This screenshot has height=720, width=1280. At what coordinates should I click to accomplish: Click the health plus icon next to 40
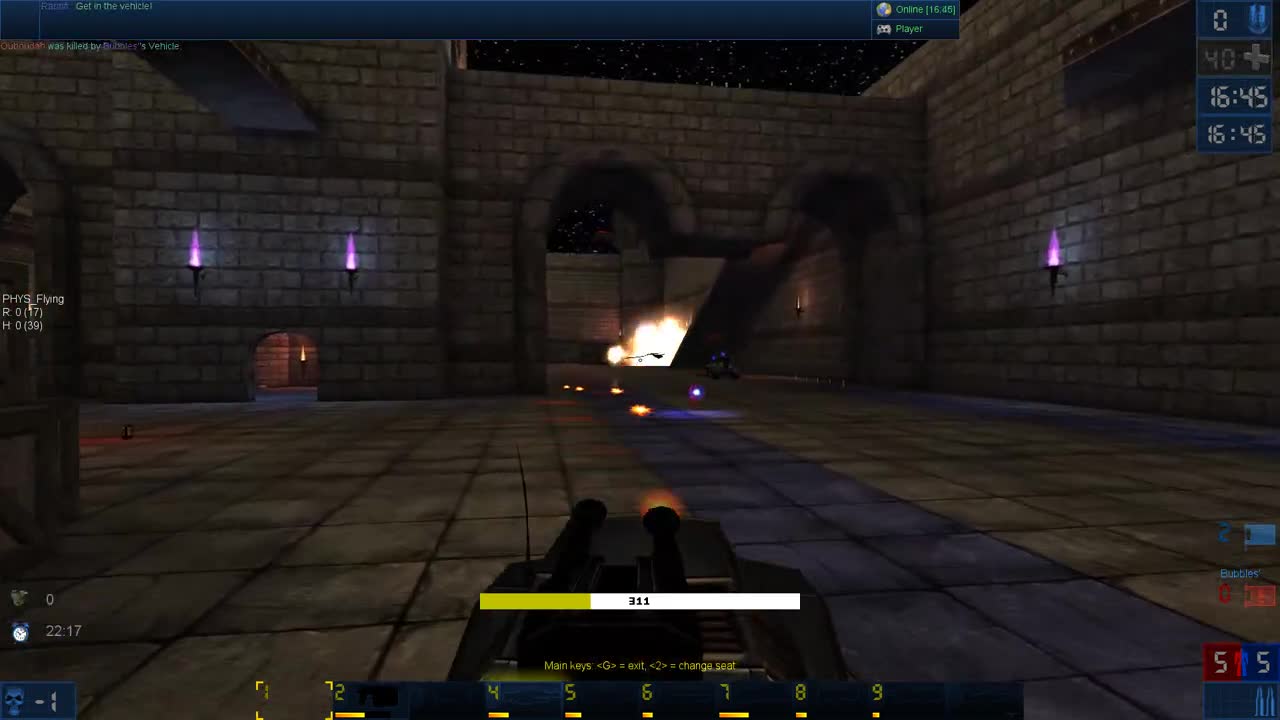pyautogui.click(x=1257, y=58)
